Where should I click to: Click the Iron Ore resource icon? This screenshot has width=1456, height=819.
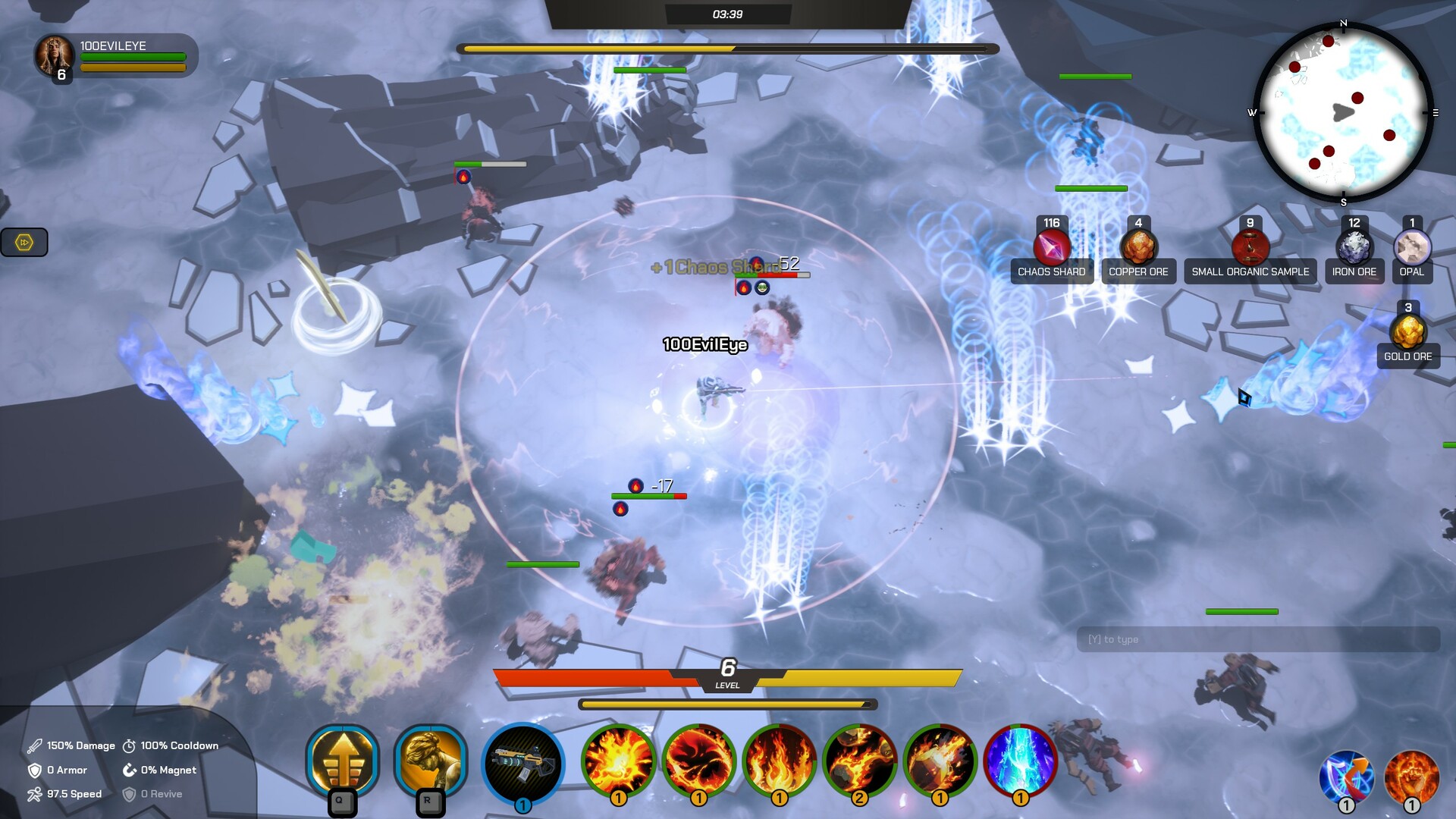[x=1354, y=248]
